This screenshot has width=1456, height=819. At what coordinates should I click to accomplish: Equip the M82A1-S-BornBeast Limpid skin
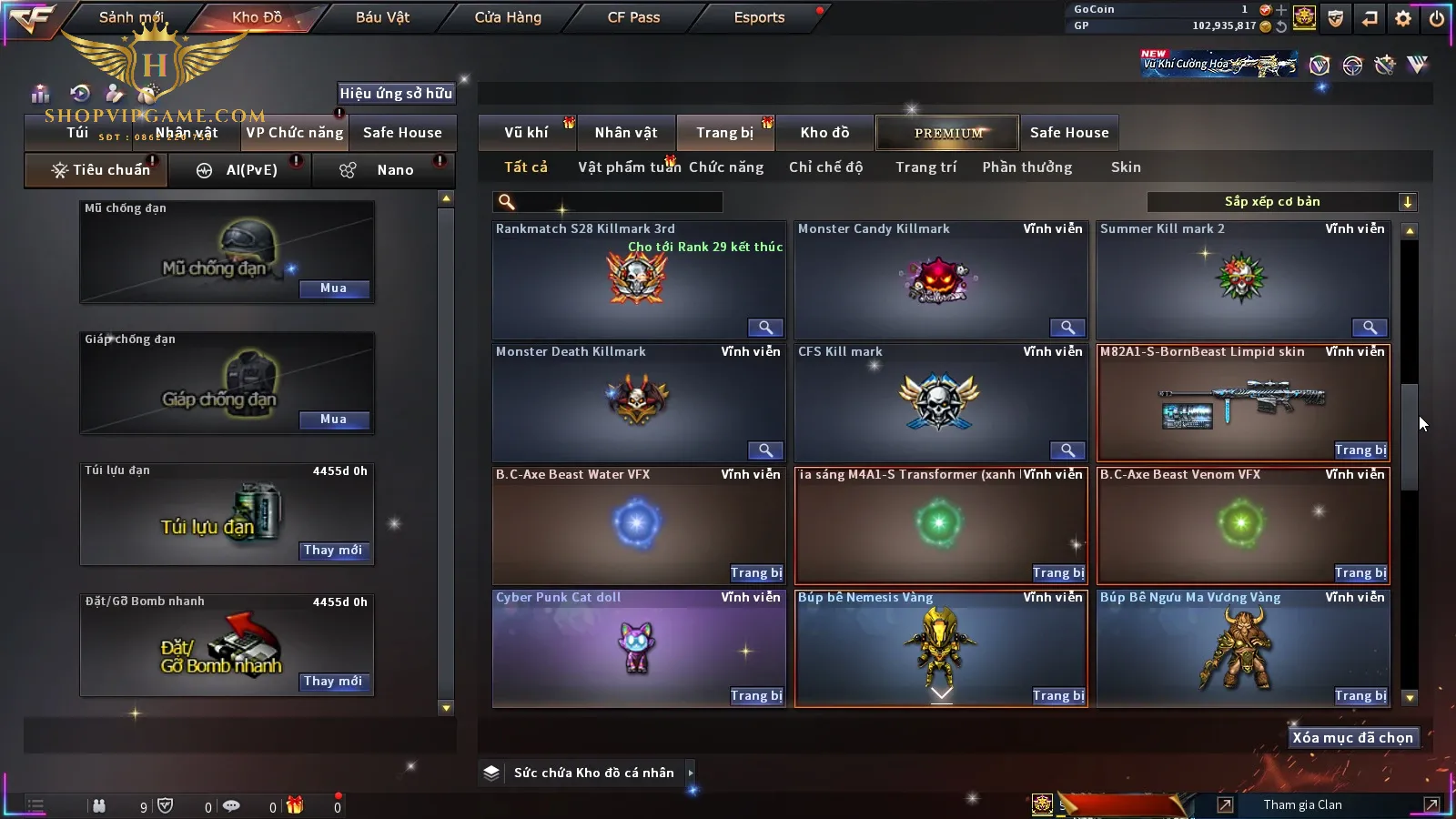pyautogui.click(x=1360, y=450)
